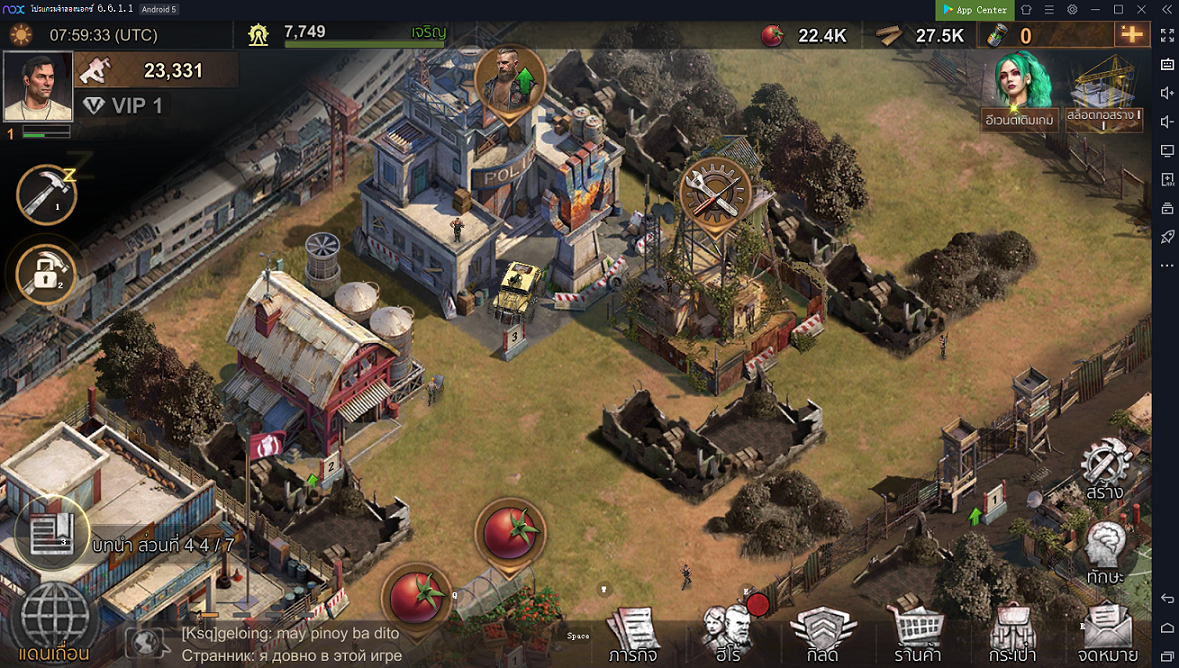Add more currency with the plus button
Image resolution: width=1179 pixels, height=668 pixels.
(1132, 35)
